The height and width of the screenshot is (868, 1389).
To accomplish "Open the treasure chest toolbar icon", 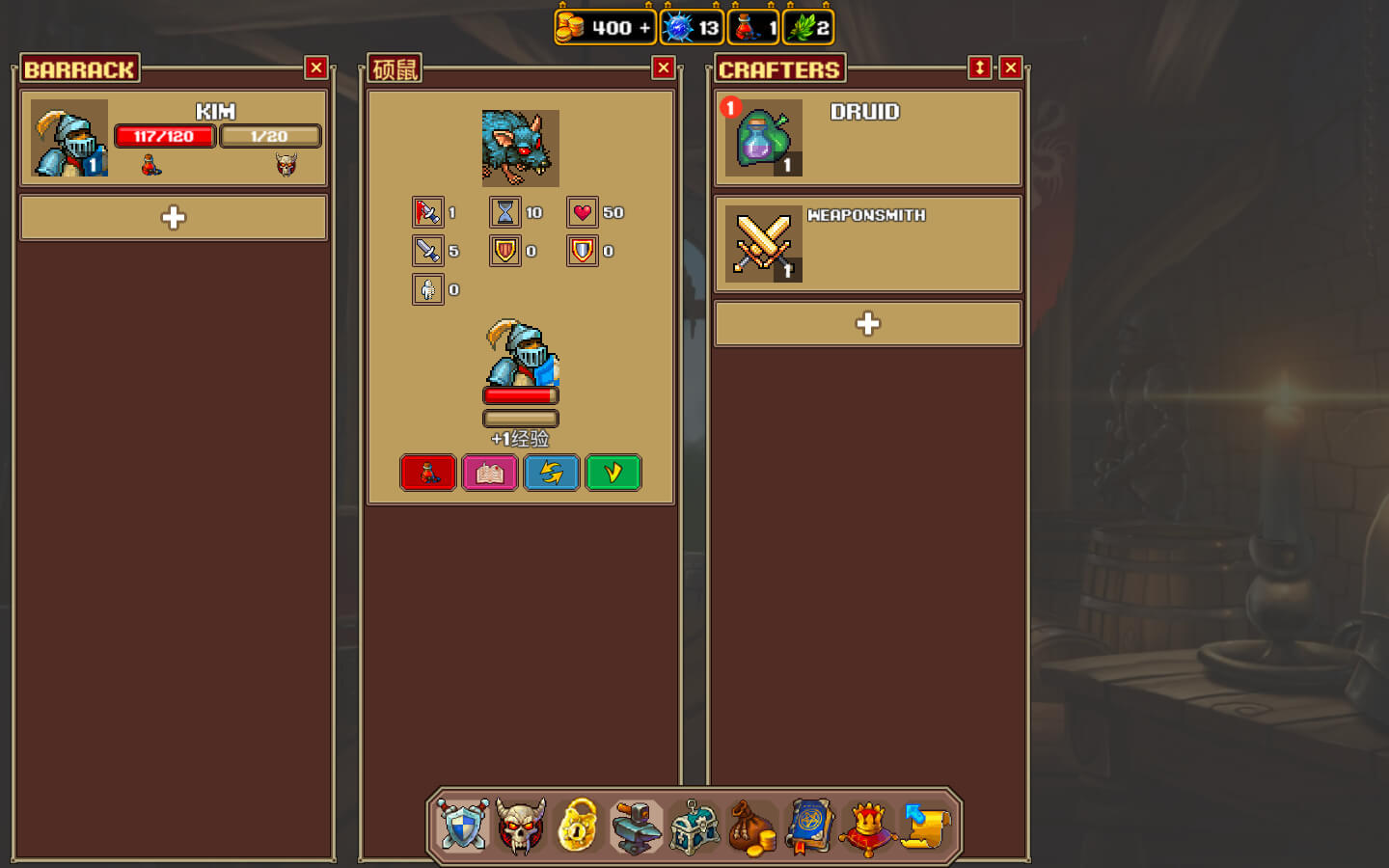I will point(694,827).
